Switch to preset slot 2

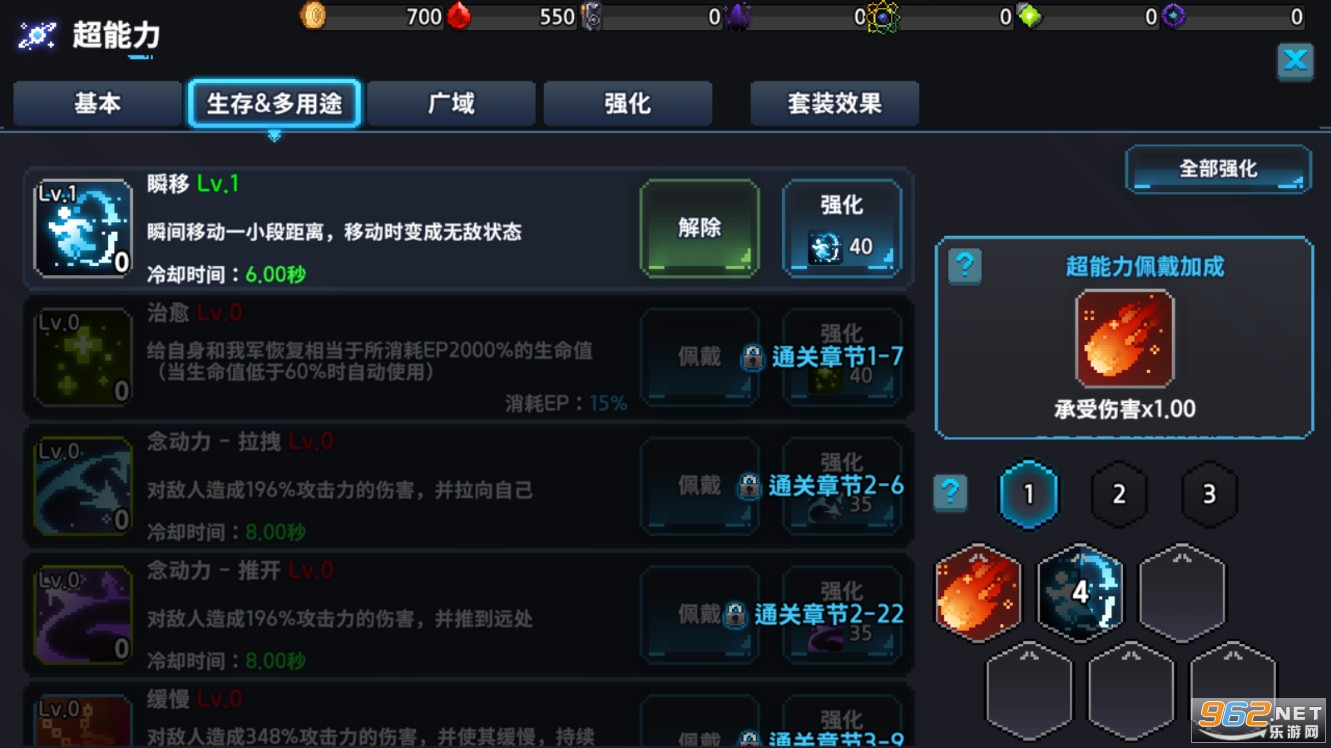click(x=1119, y=493)
